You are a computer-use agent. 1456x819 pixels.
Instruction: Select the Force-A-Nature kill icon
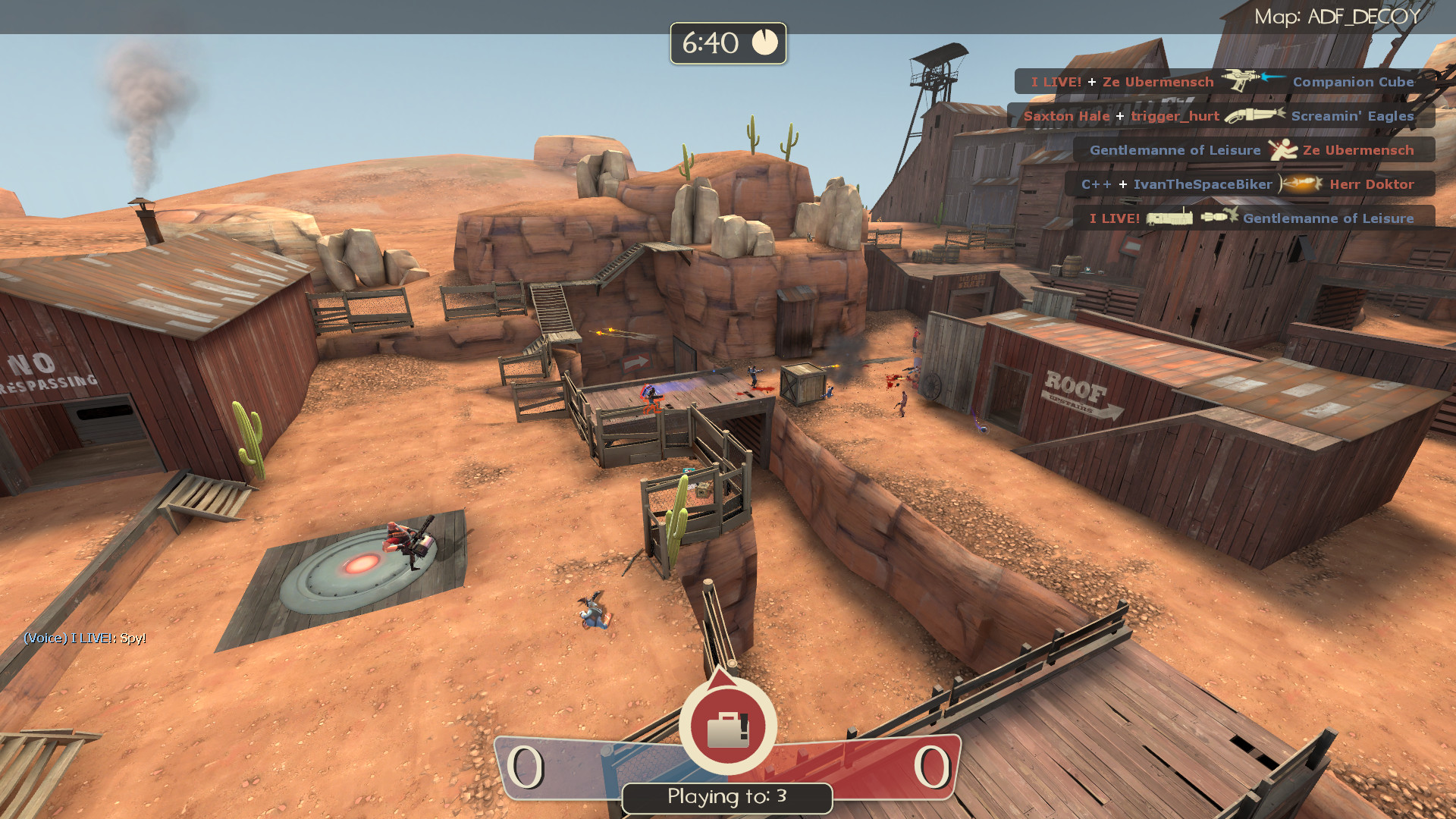[1256, 116]
